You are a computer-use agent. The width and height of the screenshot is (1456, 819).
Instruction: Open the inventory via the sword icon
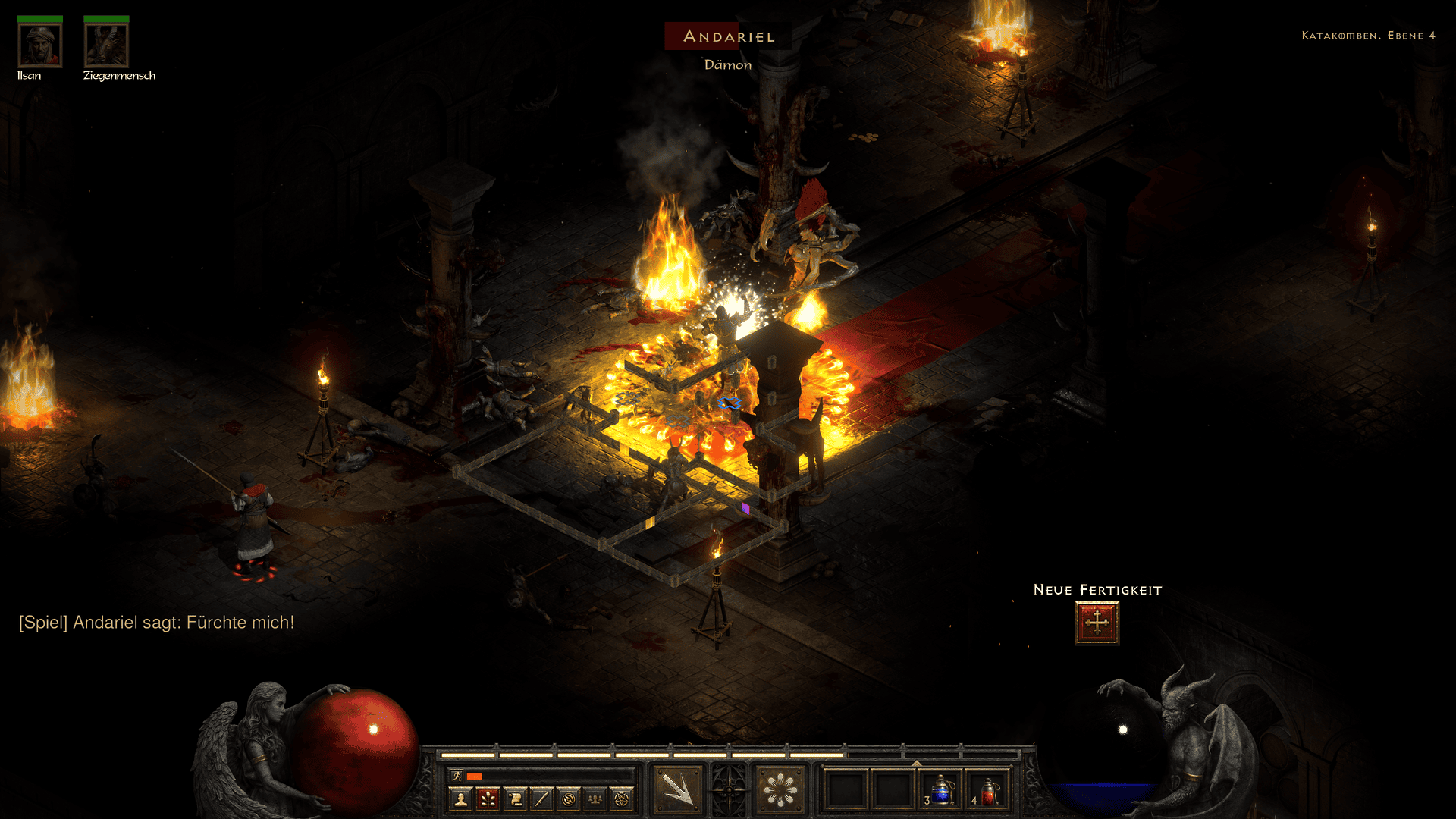point(543,799)
